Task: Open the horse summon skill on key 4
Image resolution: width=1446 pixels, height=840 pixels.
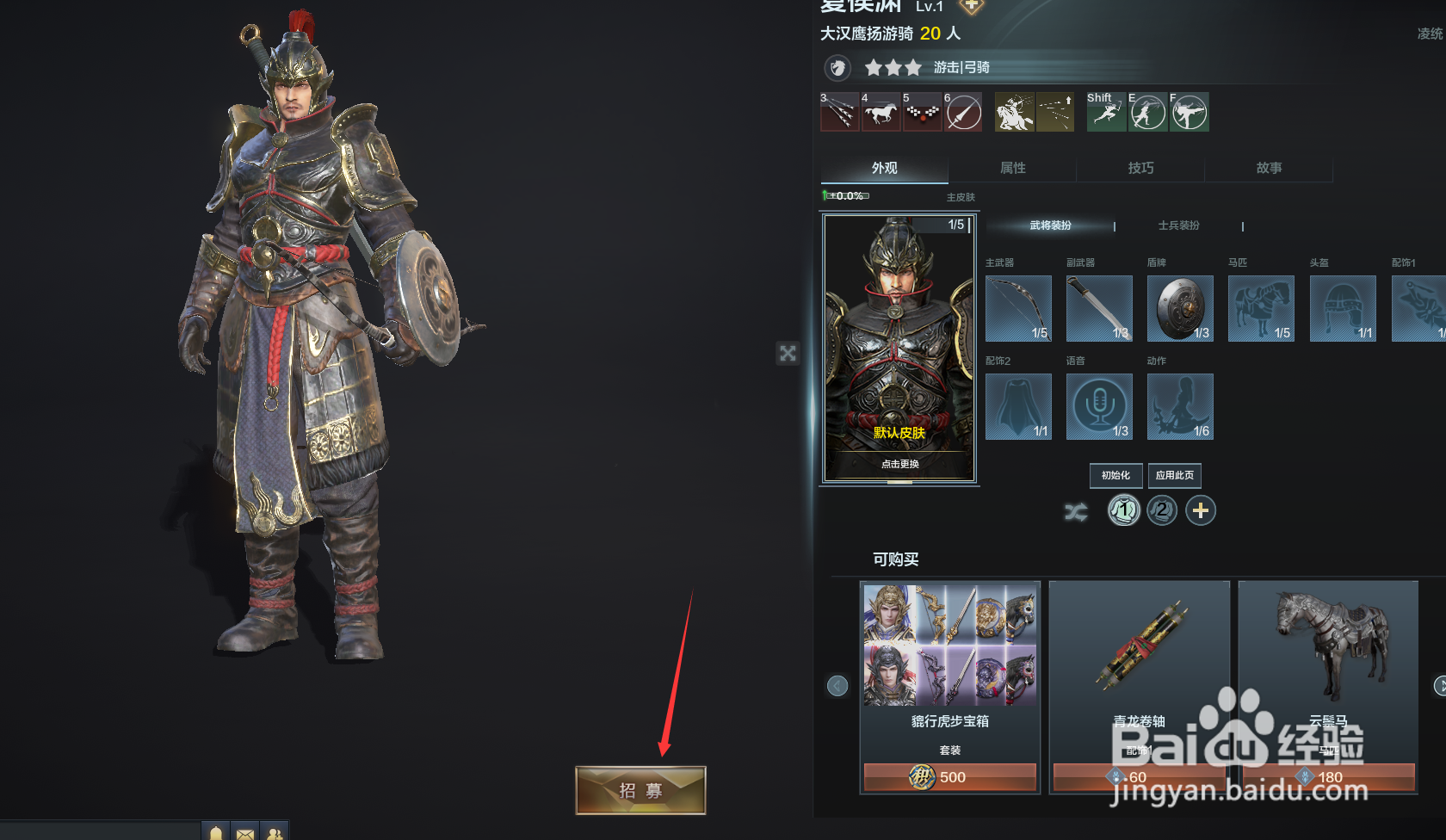Action: click(881, 112)
